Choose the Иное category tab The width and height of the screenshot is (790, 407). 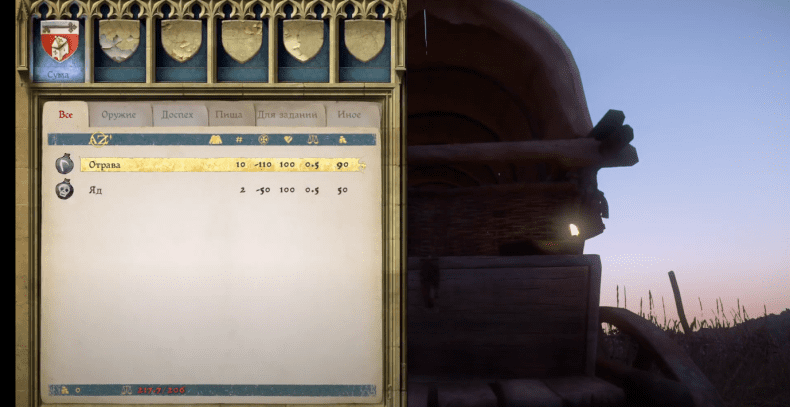pos(349,115)
